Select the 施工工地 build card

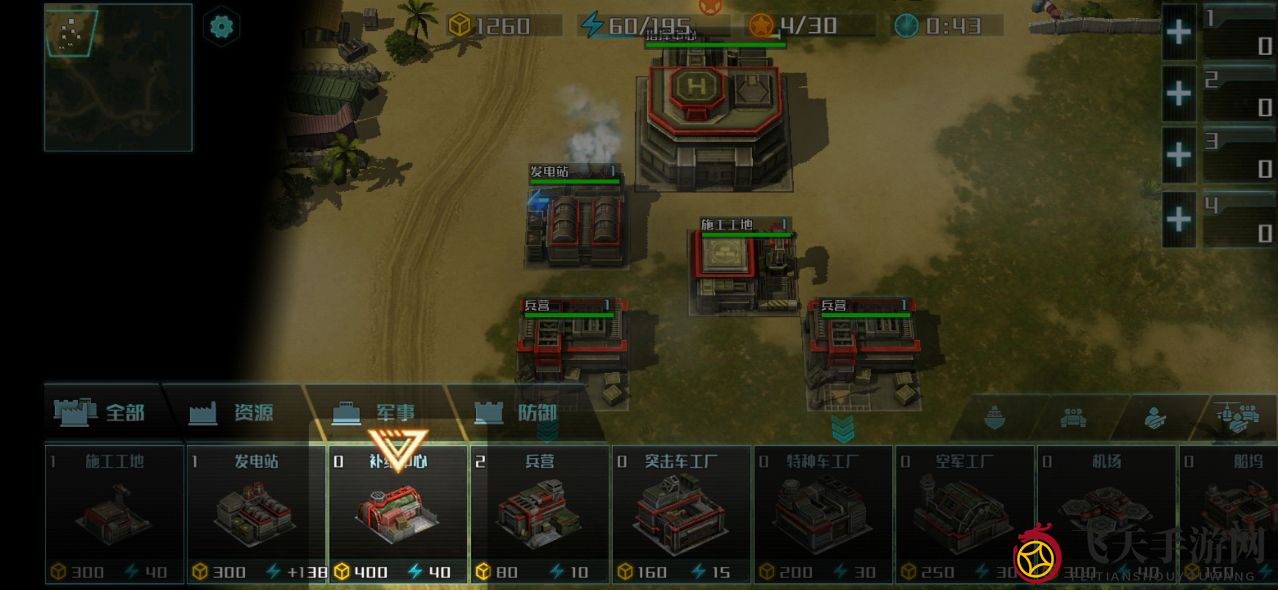[x=114, y=515]
